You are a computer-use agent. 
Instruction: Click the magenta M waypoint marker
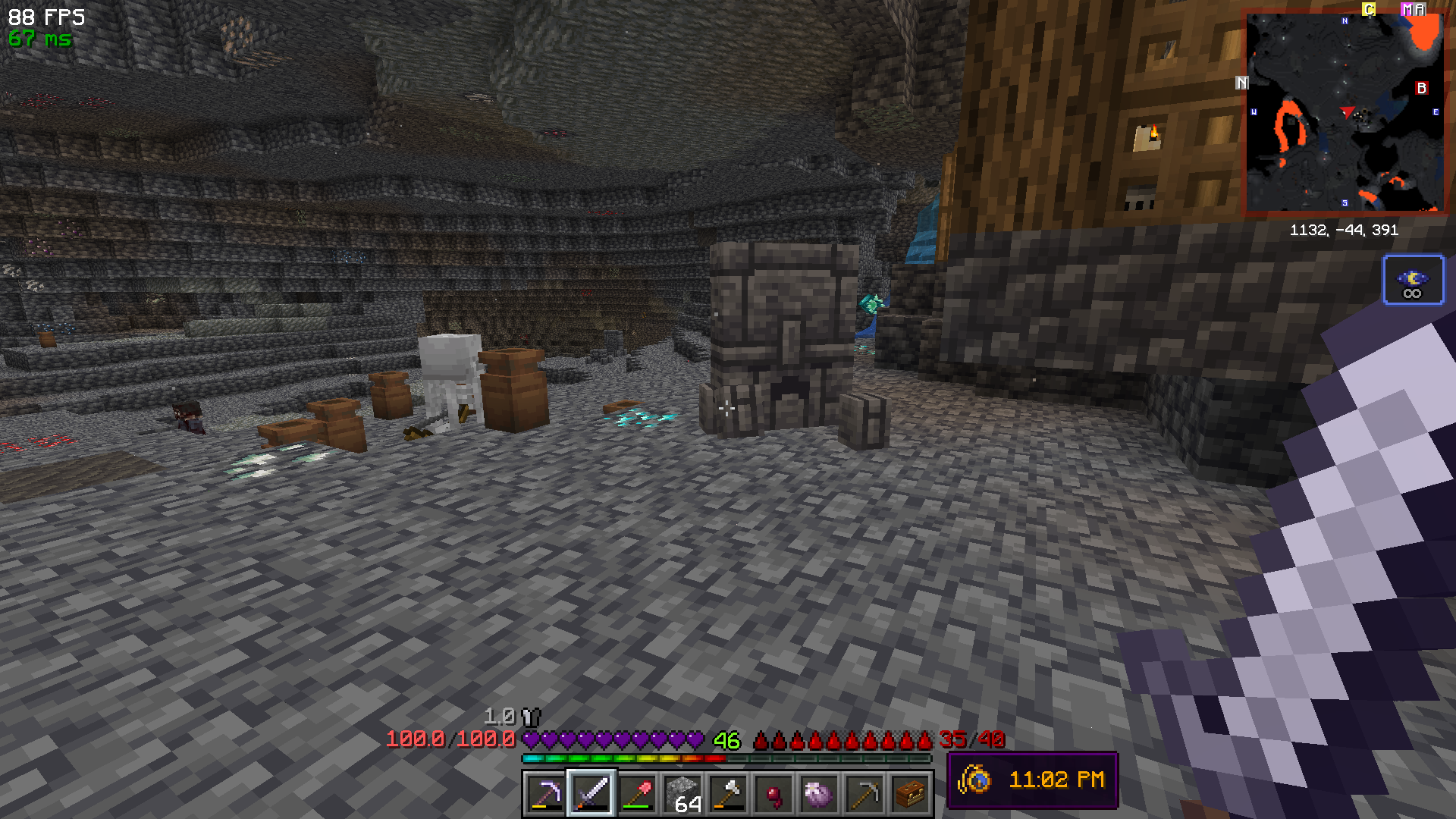[1407, 10]
